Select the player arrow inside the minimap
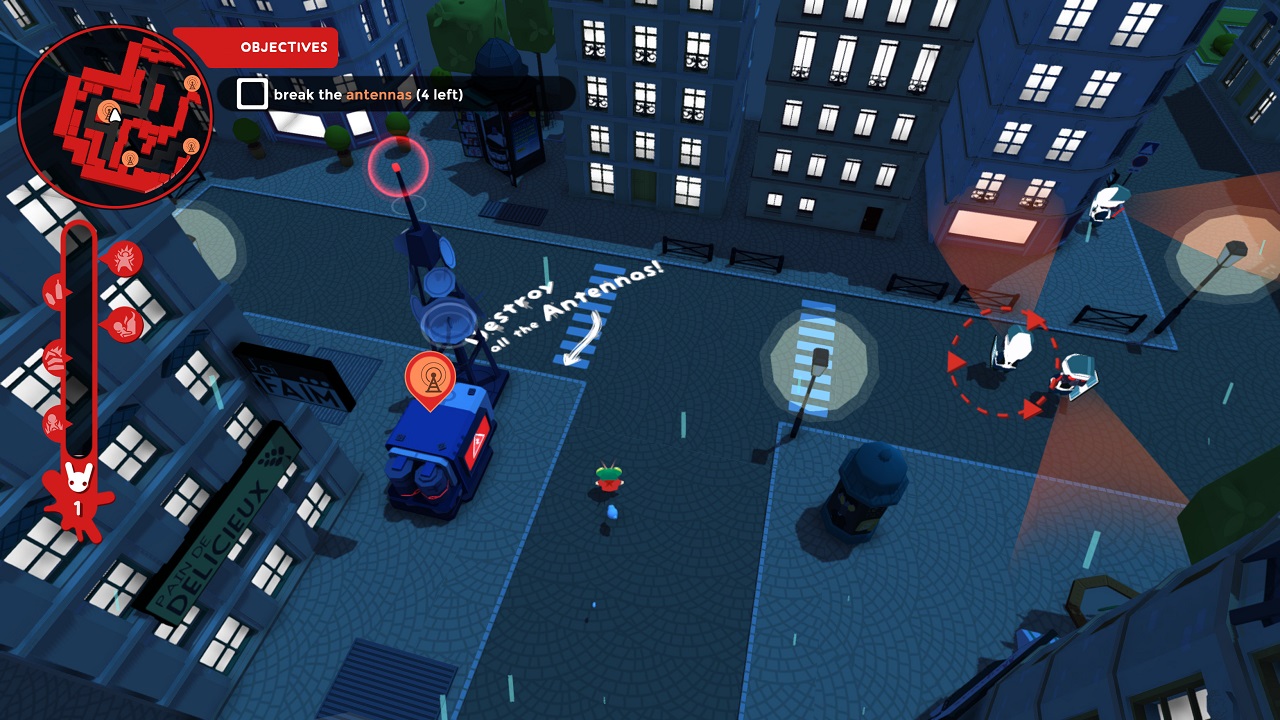 (x=115, y=115)
